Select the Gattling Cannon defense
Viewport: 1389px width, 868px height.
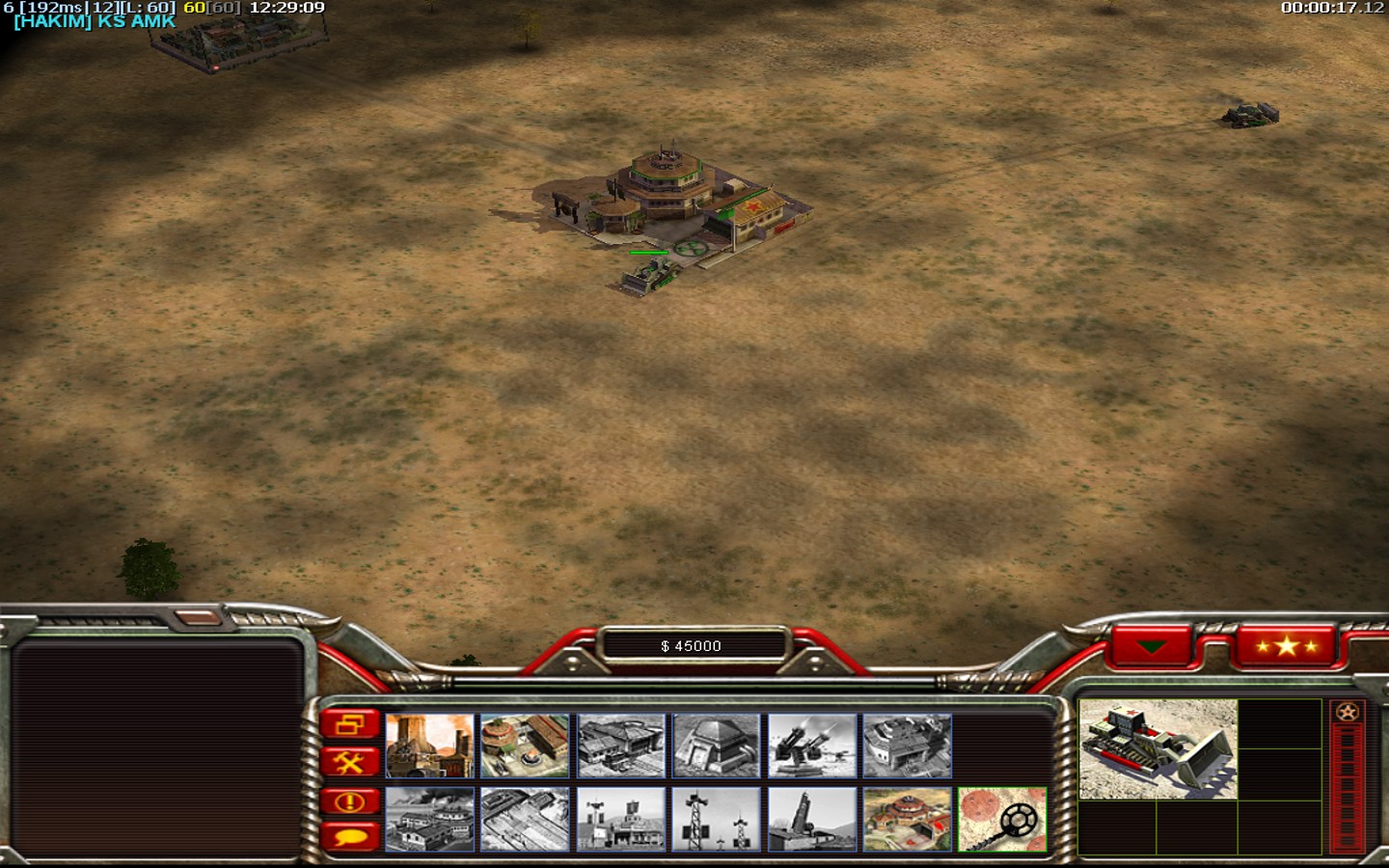[x=812, y=746]
